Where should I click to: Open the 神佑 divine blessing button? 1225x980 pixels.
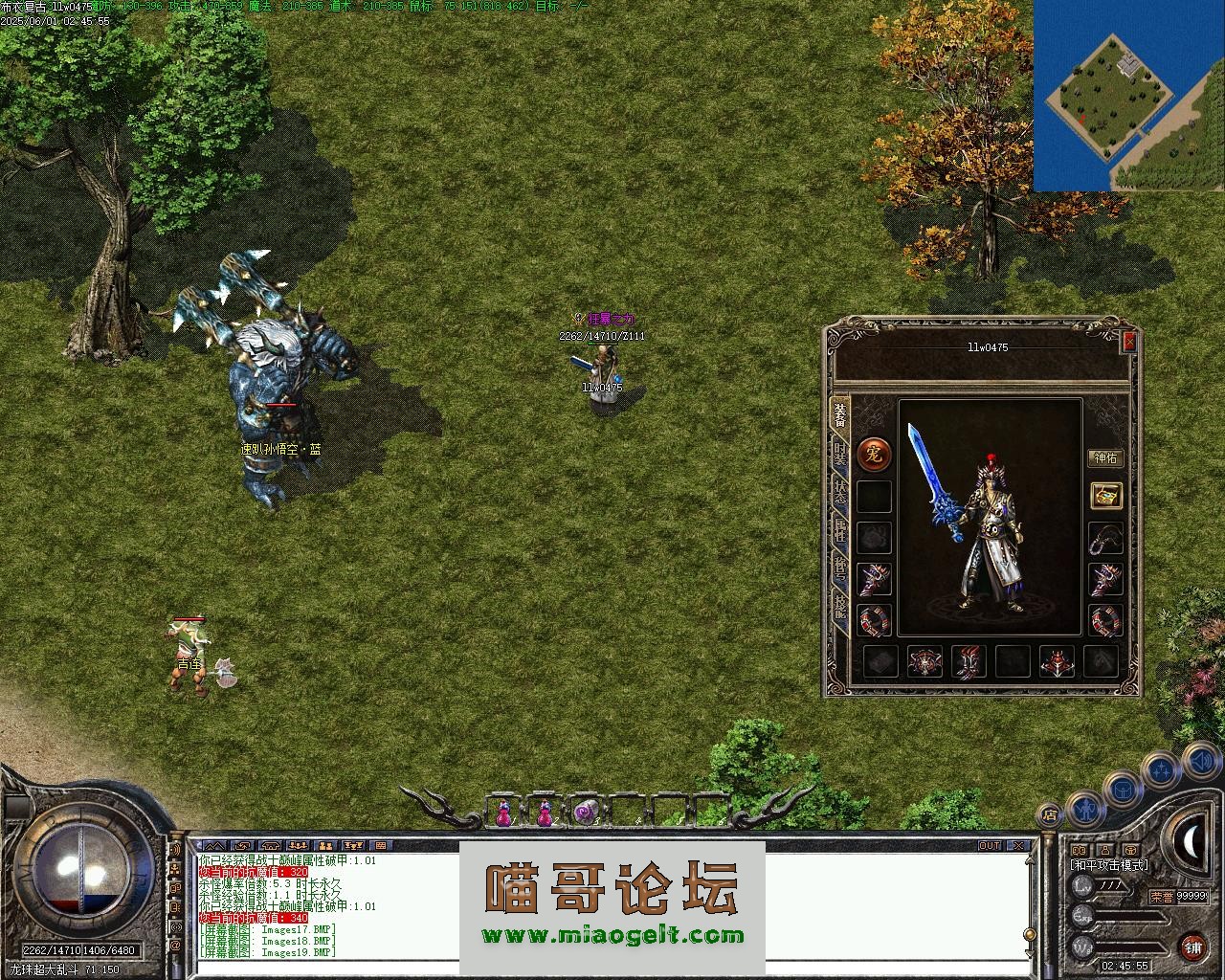click(x=1105, y=457)
